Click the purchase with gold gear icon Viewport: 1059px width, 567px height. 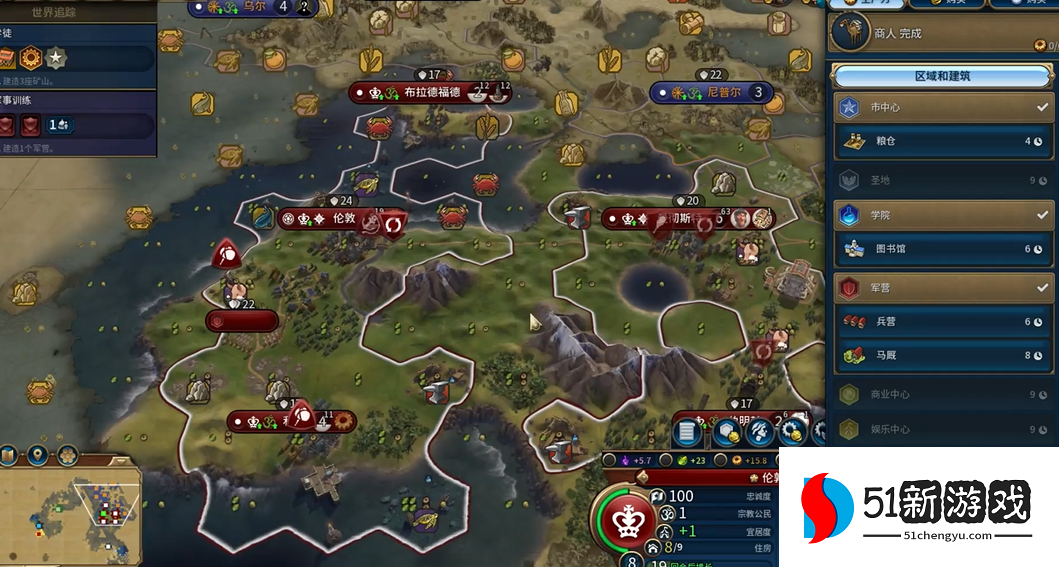pyautogui.click(x=793, y=432)
